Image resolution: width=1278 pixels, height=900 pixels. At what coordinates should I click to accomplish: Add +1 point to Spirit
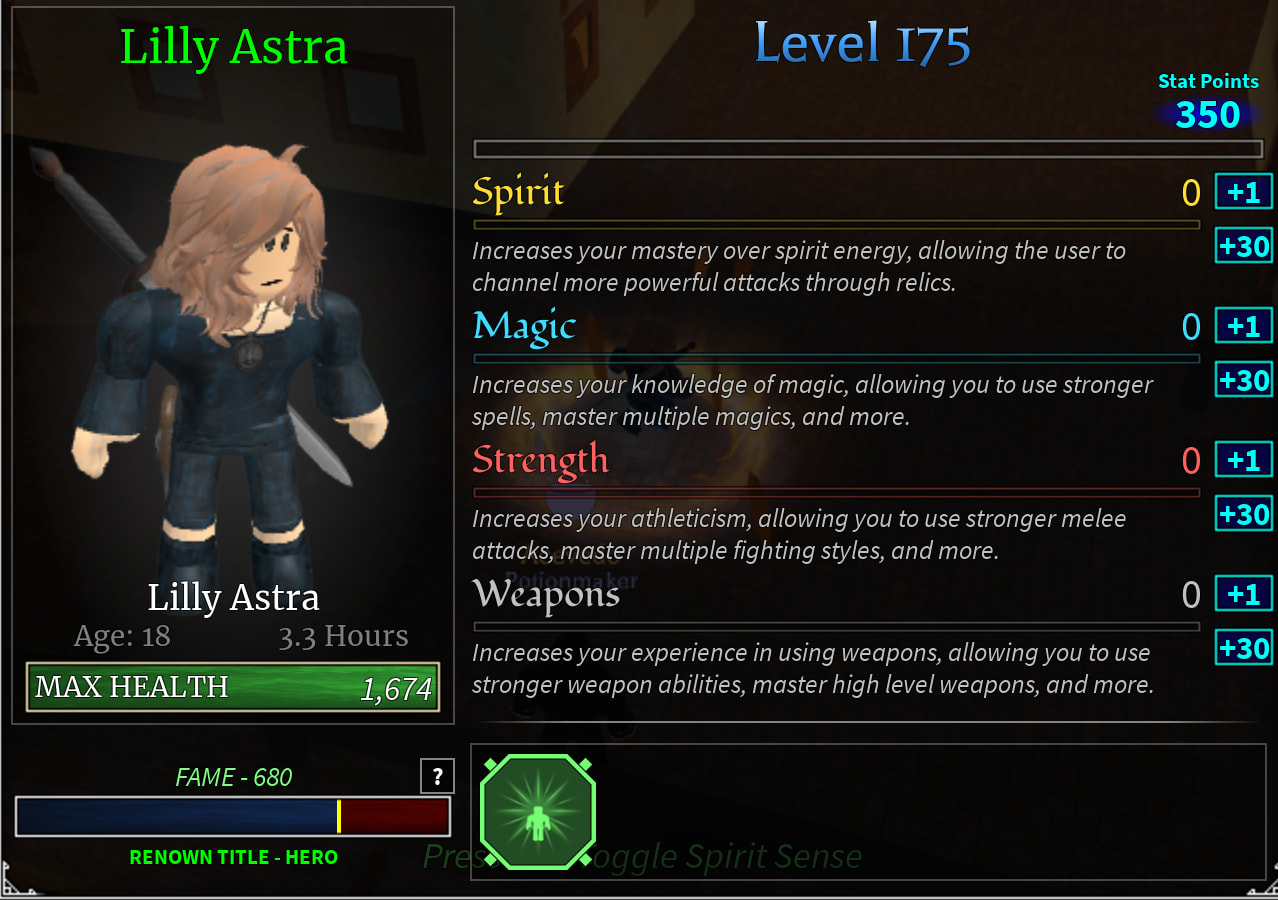coord(1243,191)
